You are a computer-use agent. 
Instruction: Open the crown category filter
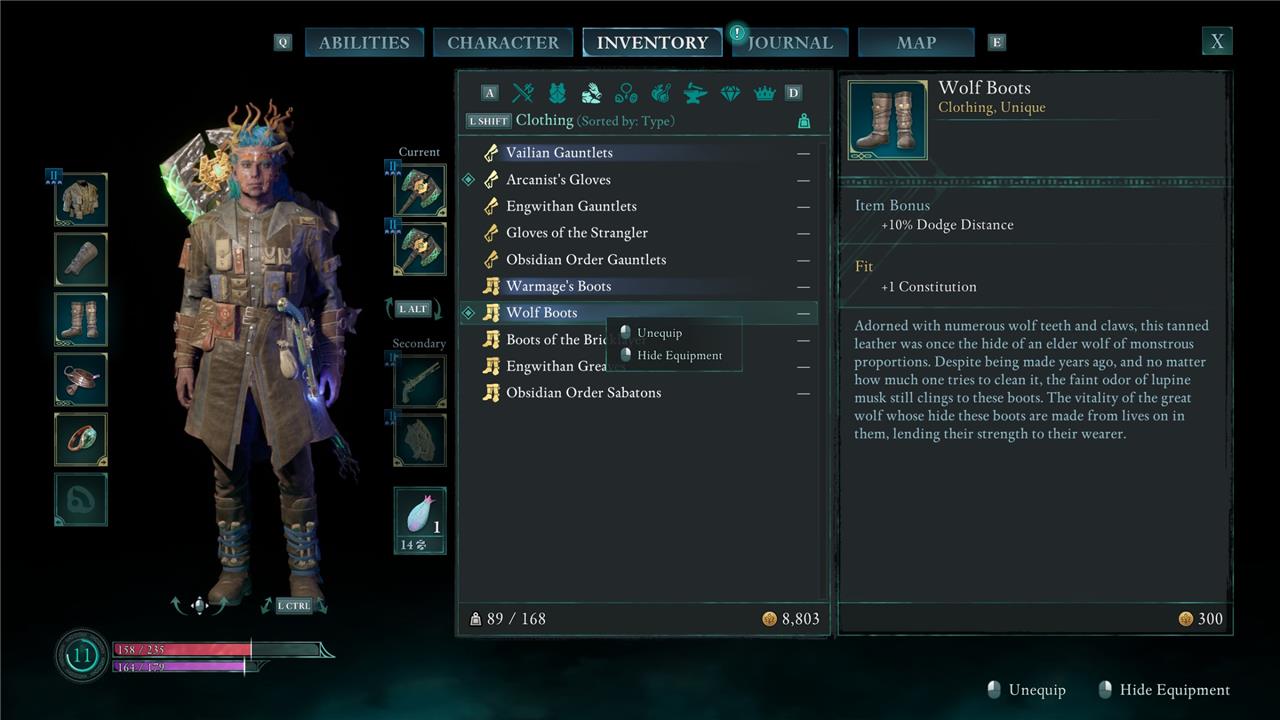pos(764,93)
